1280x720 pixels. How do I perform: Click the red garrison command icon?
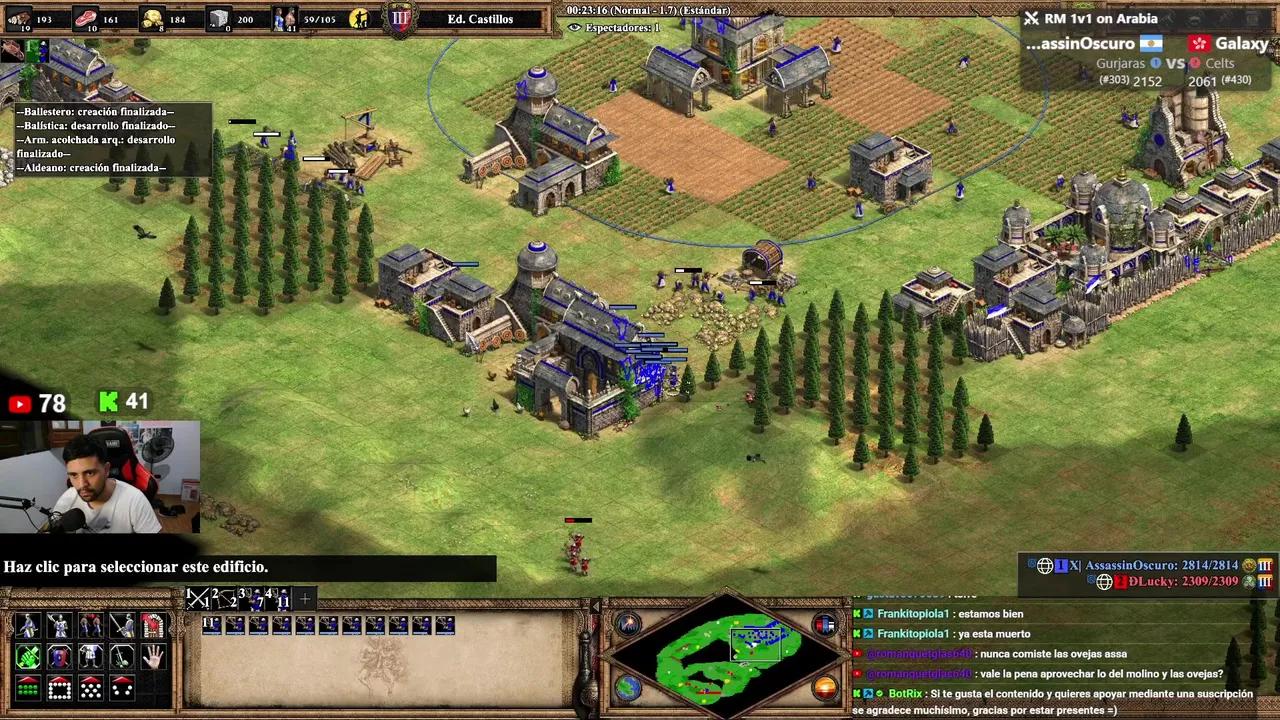coord(152,626)
